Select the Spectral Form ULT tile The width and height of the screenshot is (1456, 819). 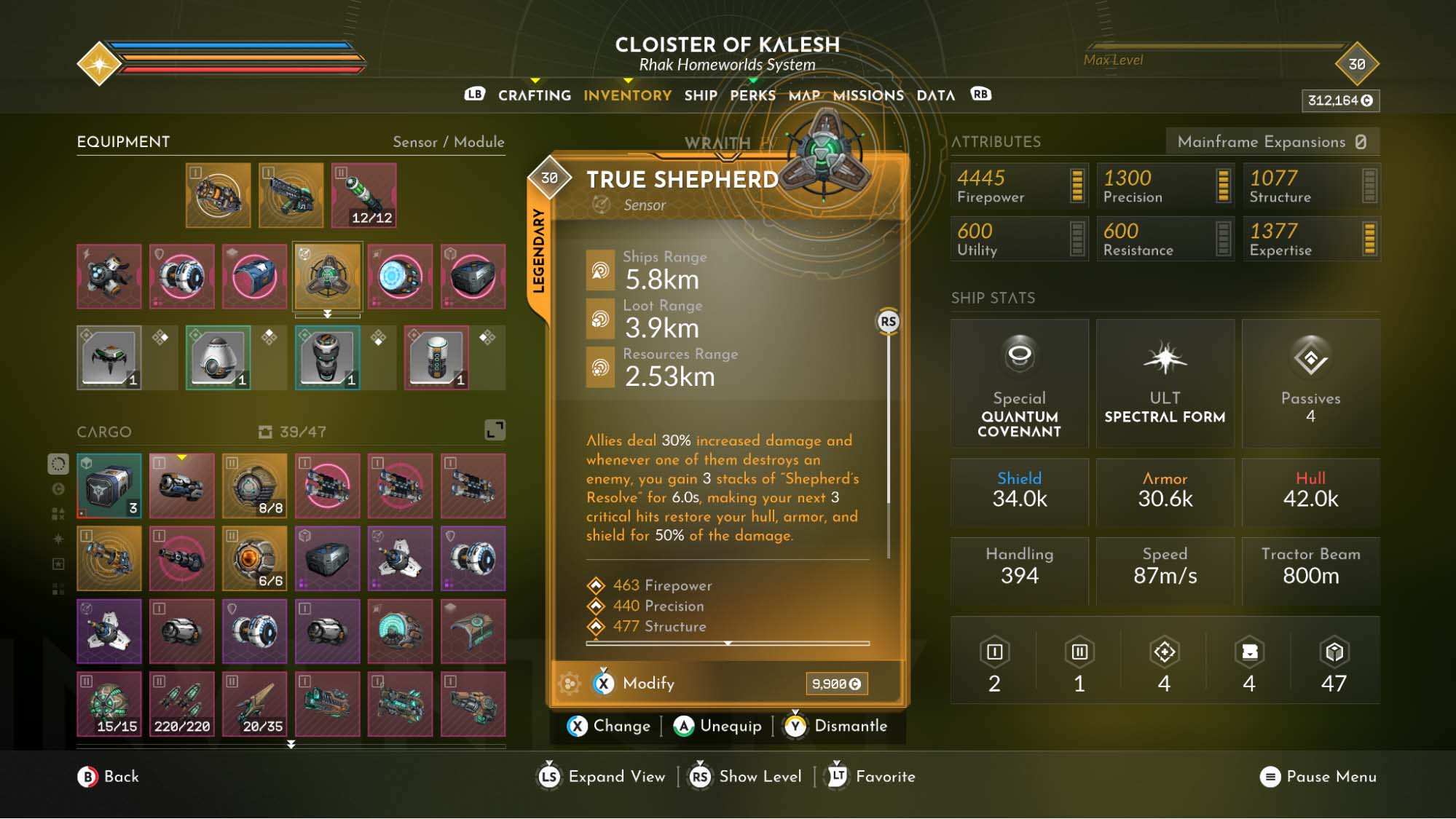pyautogui.click(x=1165, y=384)
